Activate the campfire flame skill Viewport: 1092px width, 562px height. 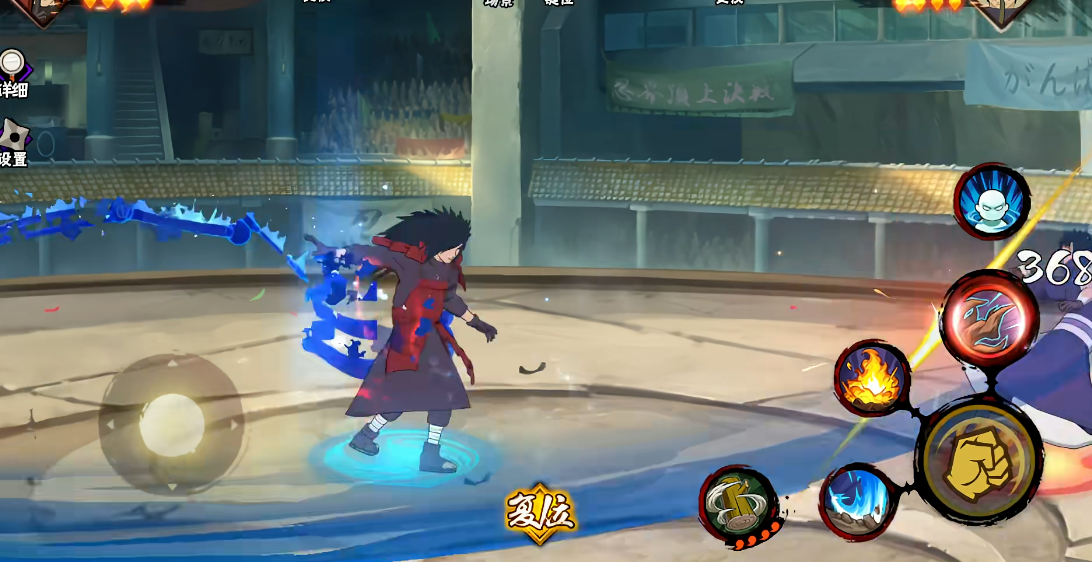coord(871,379)
